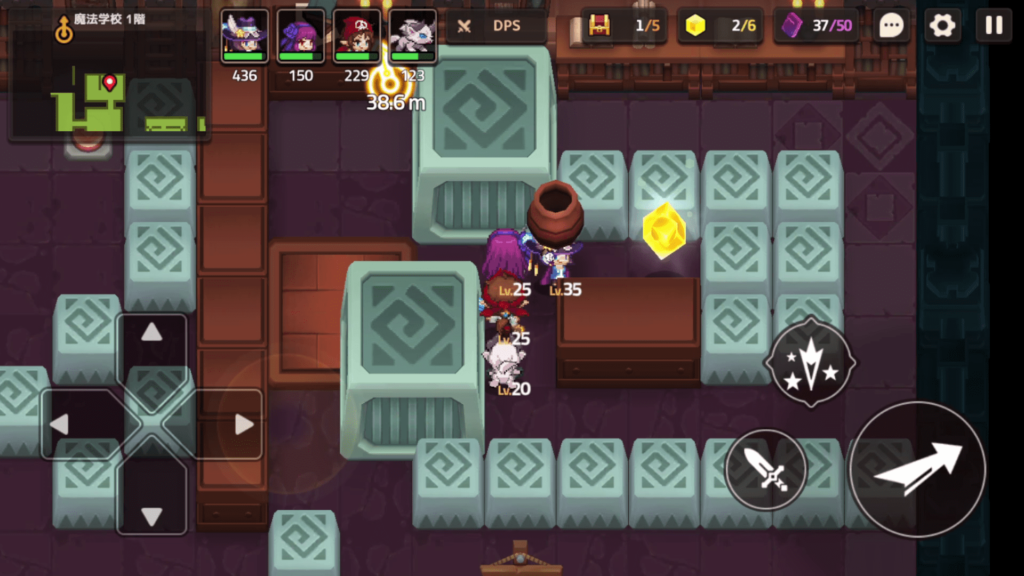Select the purple-haired hero portrait
The height and width of the screenshot is (576, 1024).
[300, 37]
